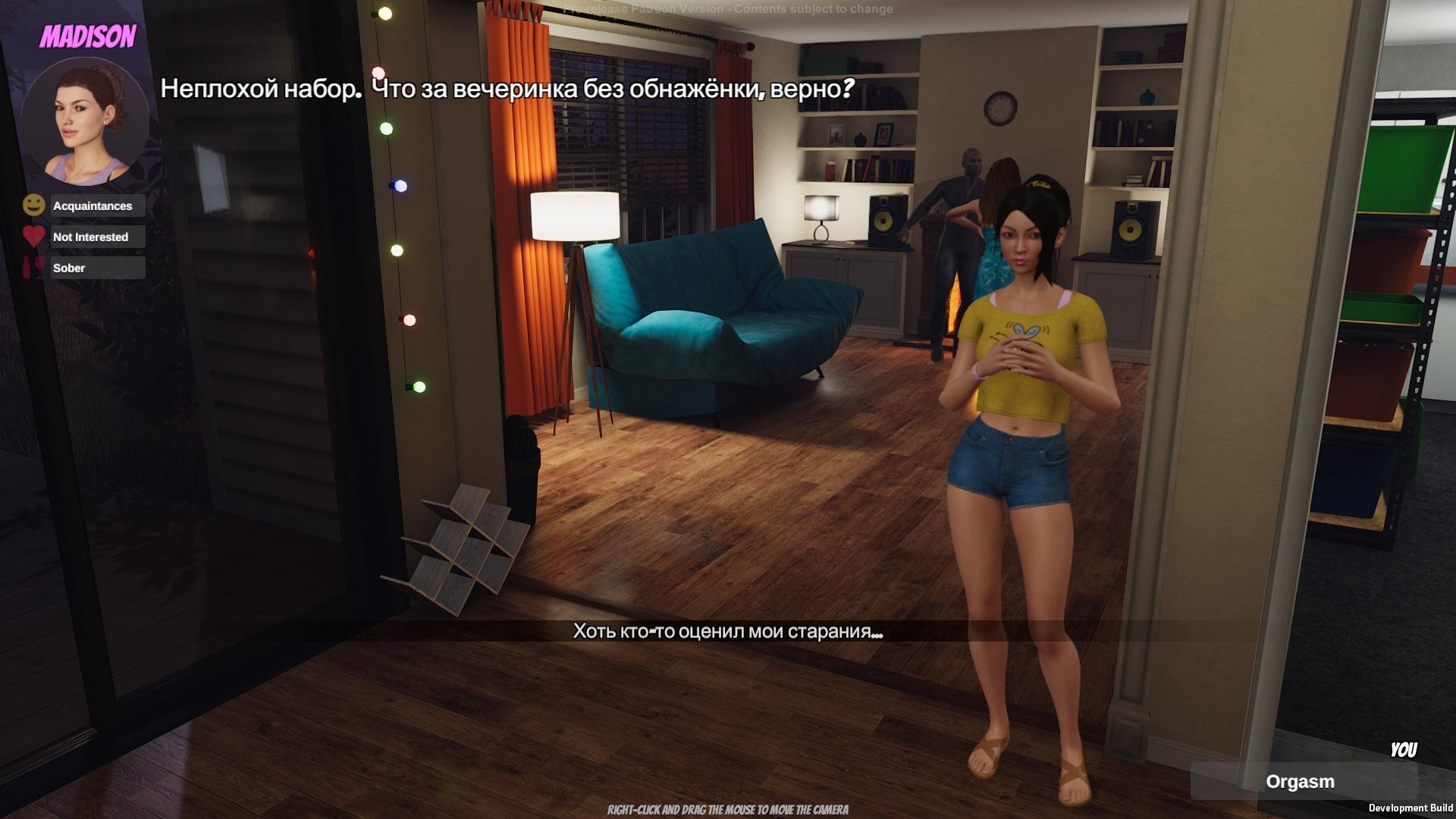The image size is (1456, 819).
Task: Choose the Orgasm dialogue reply
Action: pos(1300,782)
